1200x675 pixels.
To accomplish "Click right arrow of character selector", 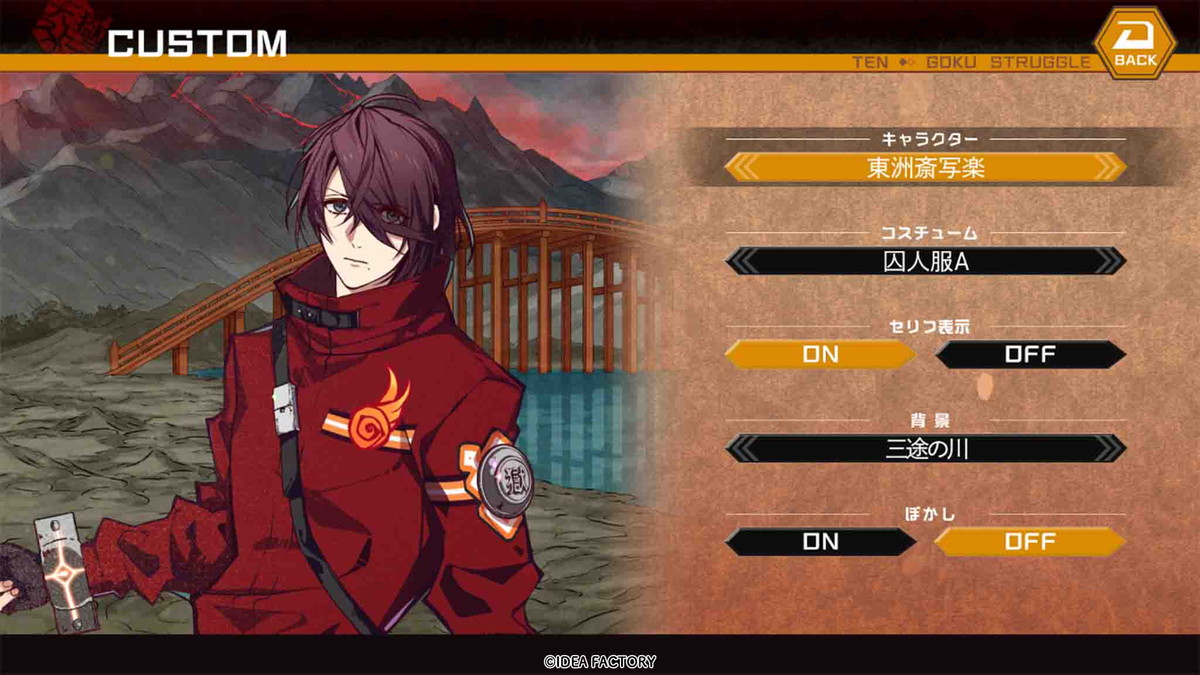I will coord(1107,167).
